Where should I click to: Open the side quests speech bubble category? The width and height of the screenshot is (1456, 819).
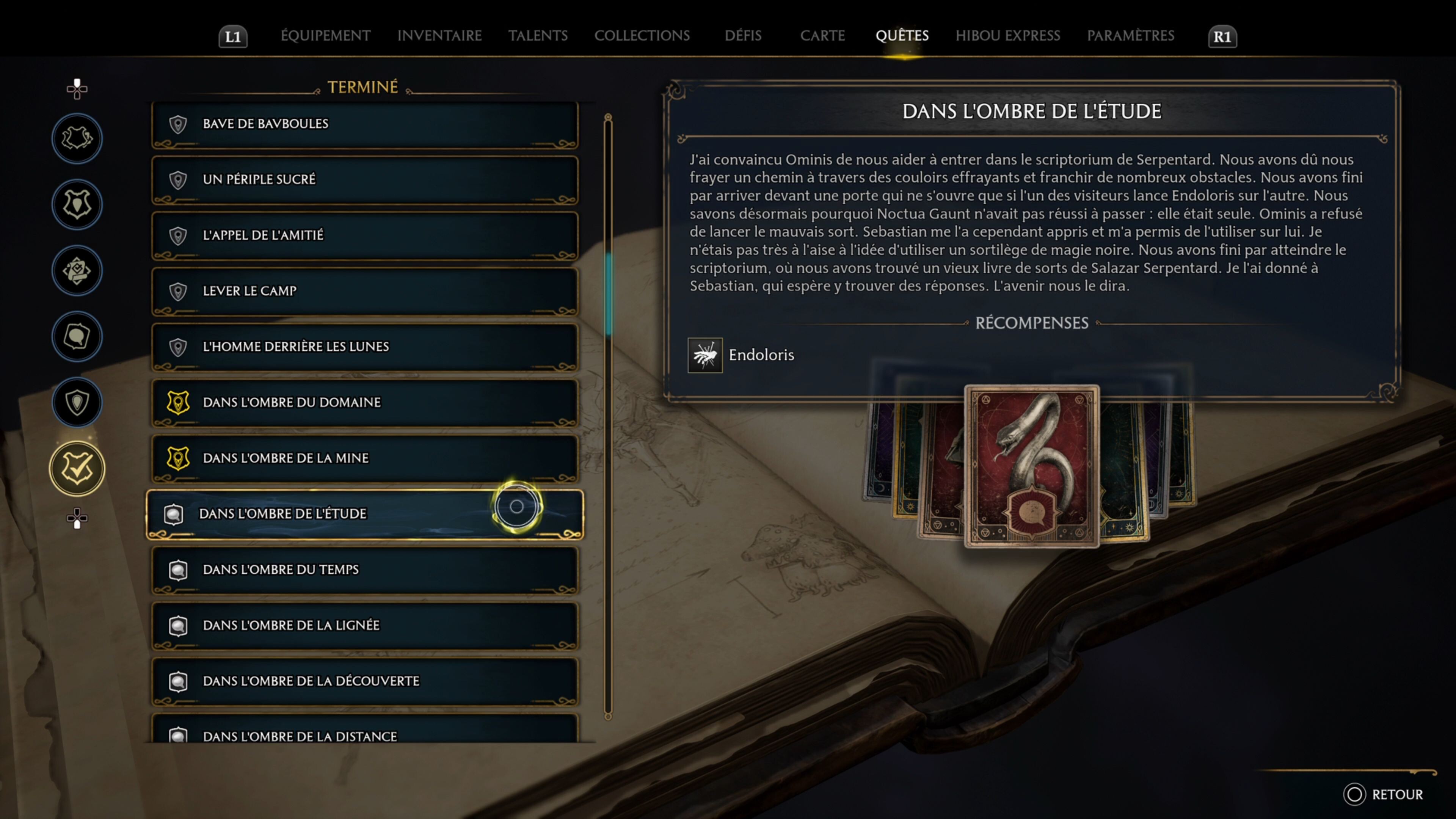point(77,337)
